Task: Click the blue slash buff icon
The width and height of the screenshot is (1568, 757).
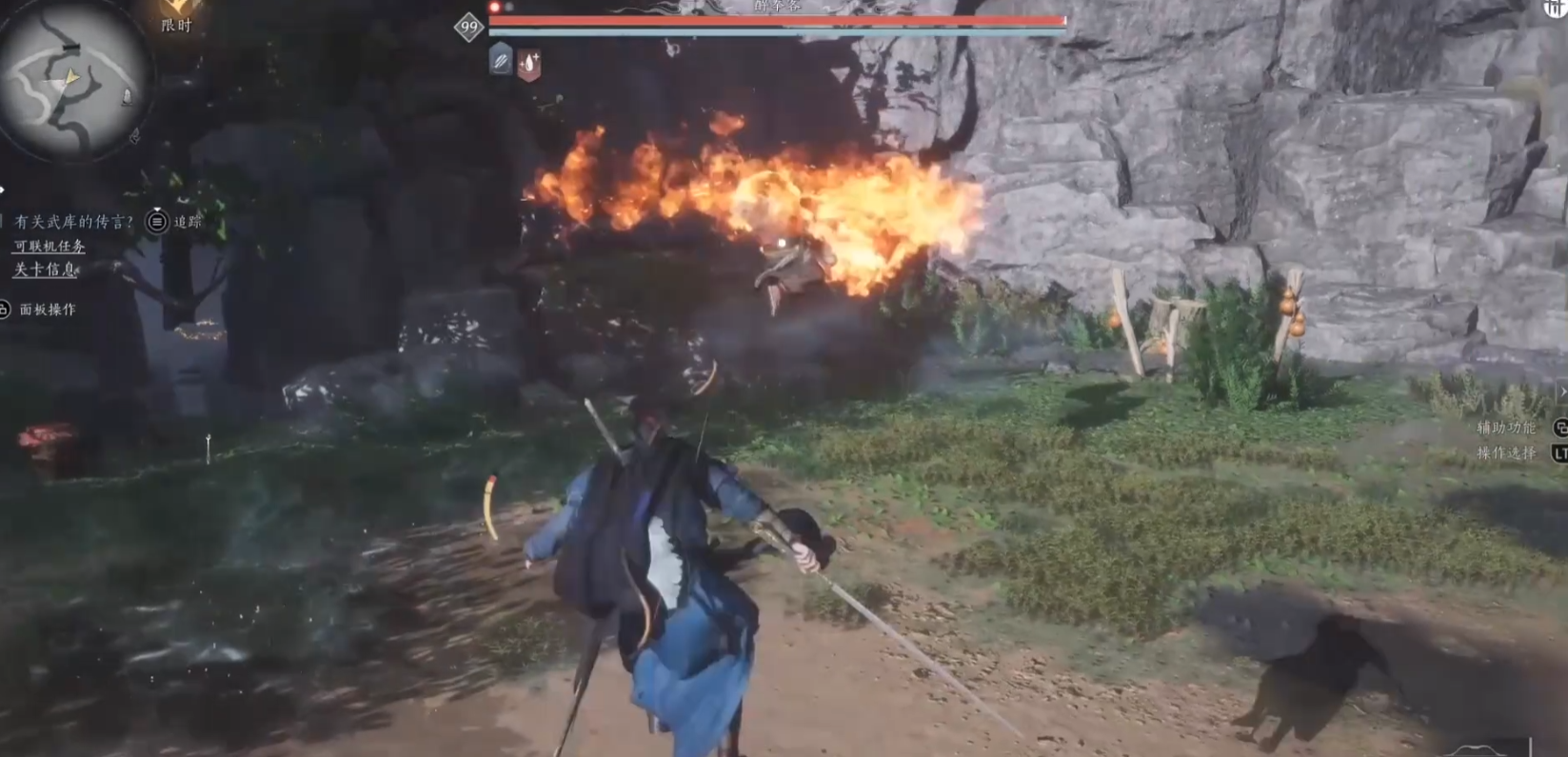Action: [x=501, y=61]
